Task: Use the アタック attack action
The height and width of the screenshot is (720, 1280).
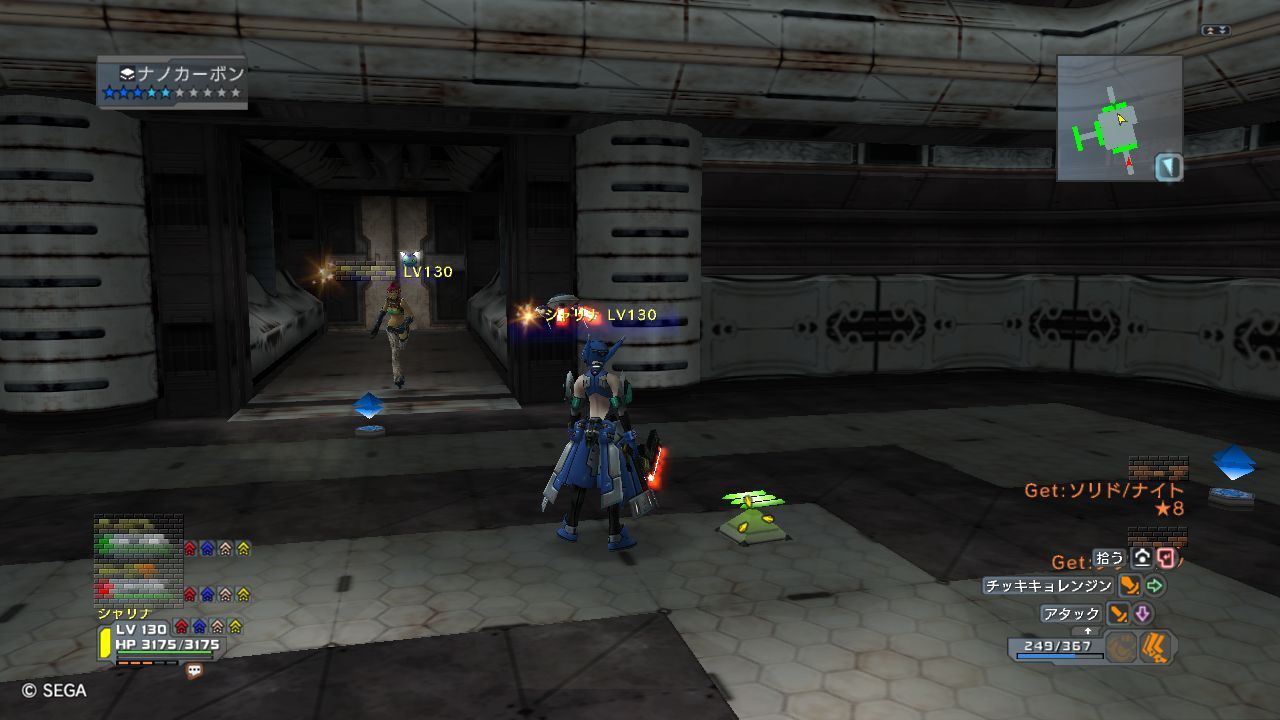Action: (x=1071, y=613)
